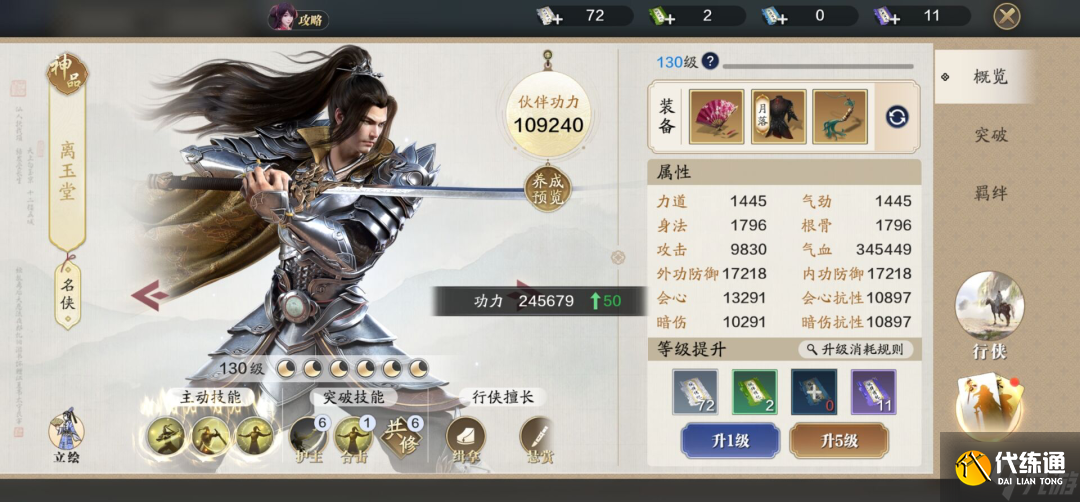Go to previous companion with left arrow
This screenshot has height=502, width=1080.
tap(147, 295)
